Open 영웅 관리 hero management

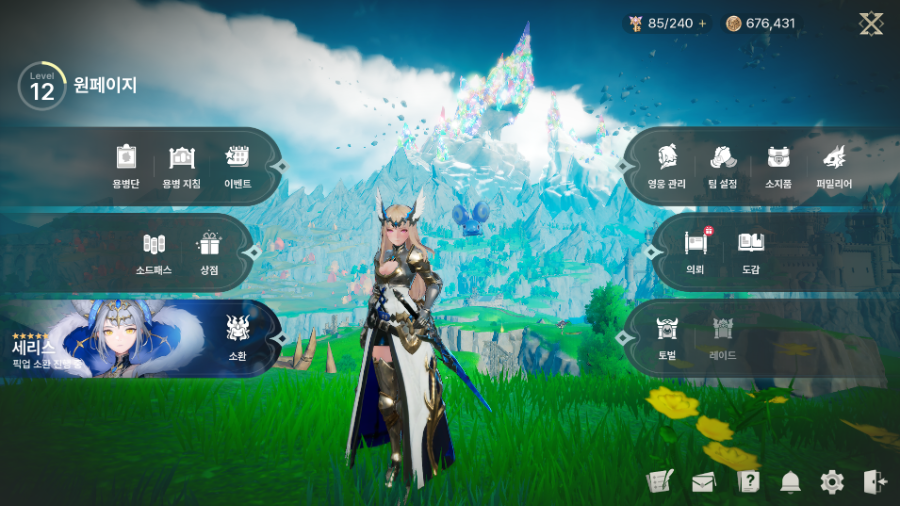tap(667, 166)
